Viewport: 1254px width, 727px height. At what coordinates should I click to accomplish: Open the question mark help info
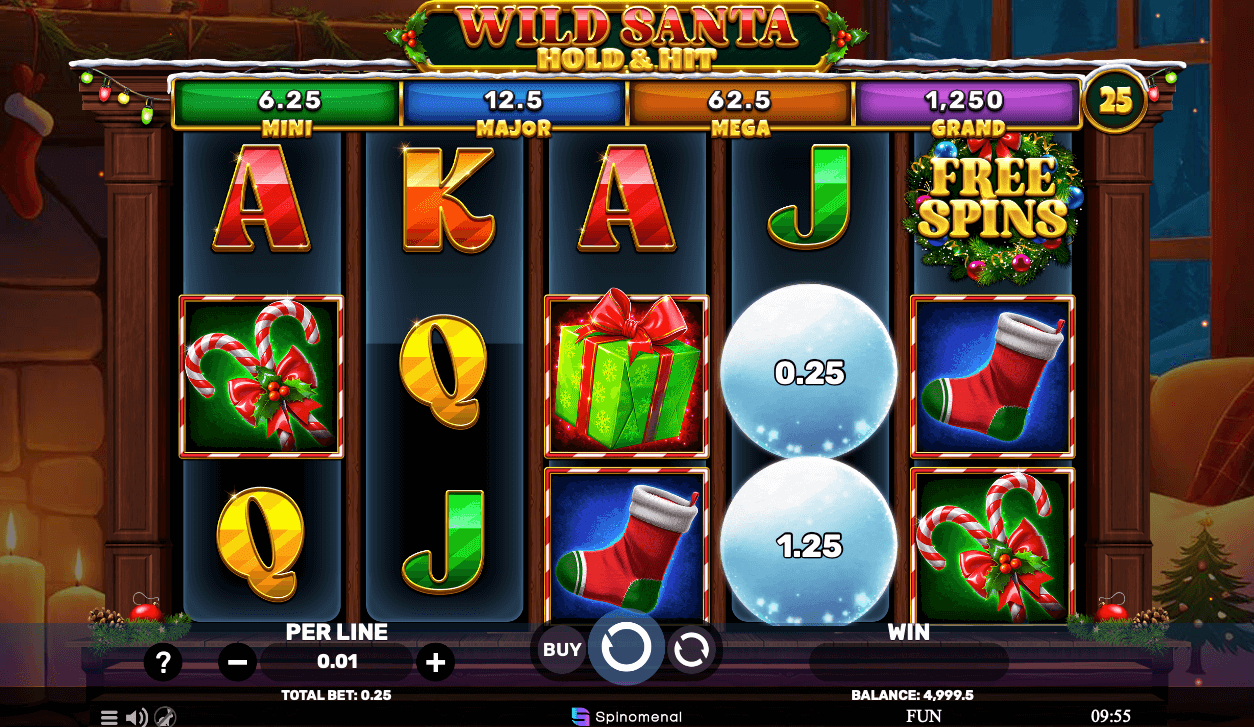pos(163,661)
